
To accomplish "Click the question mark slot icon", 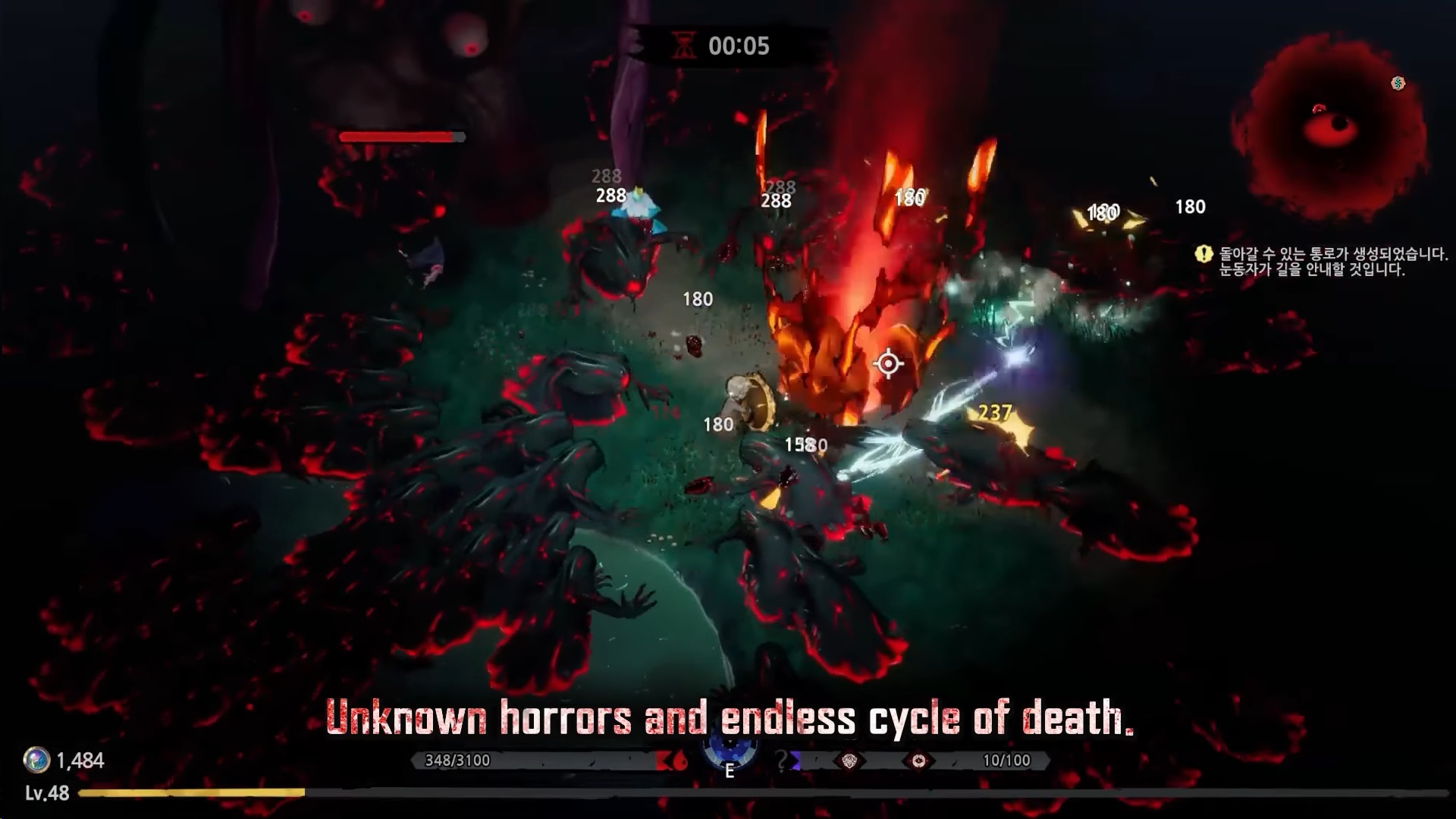I will [783, 760].
